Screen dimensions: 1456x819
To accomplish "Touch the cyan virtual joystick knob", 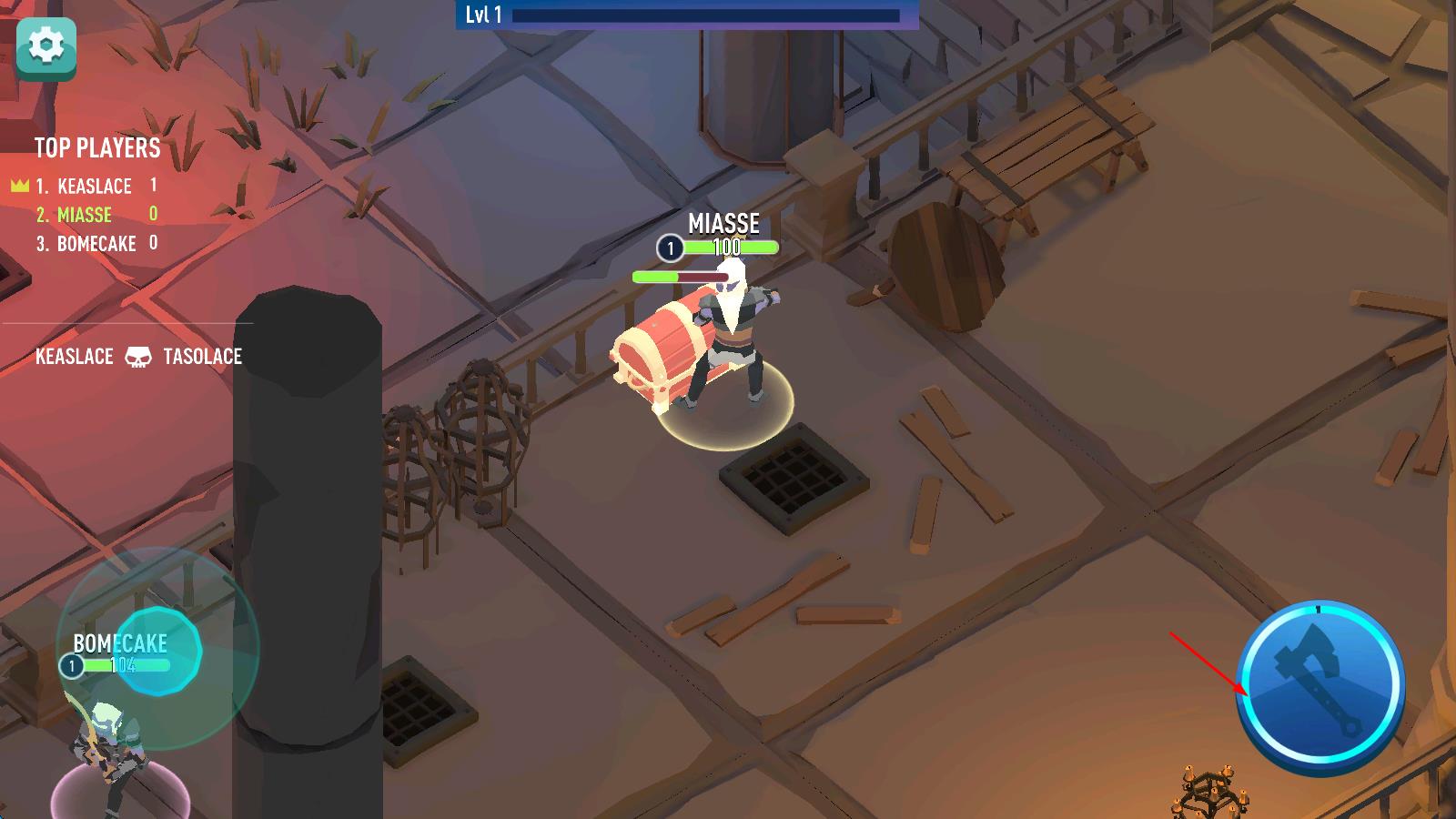I will 159,651.
